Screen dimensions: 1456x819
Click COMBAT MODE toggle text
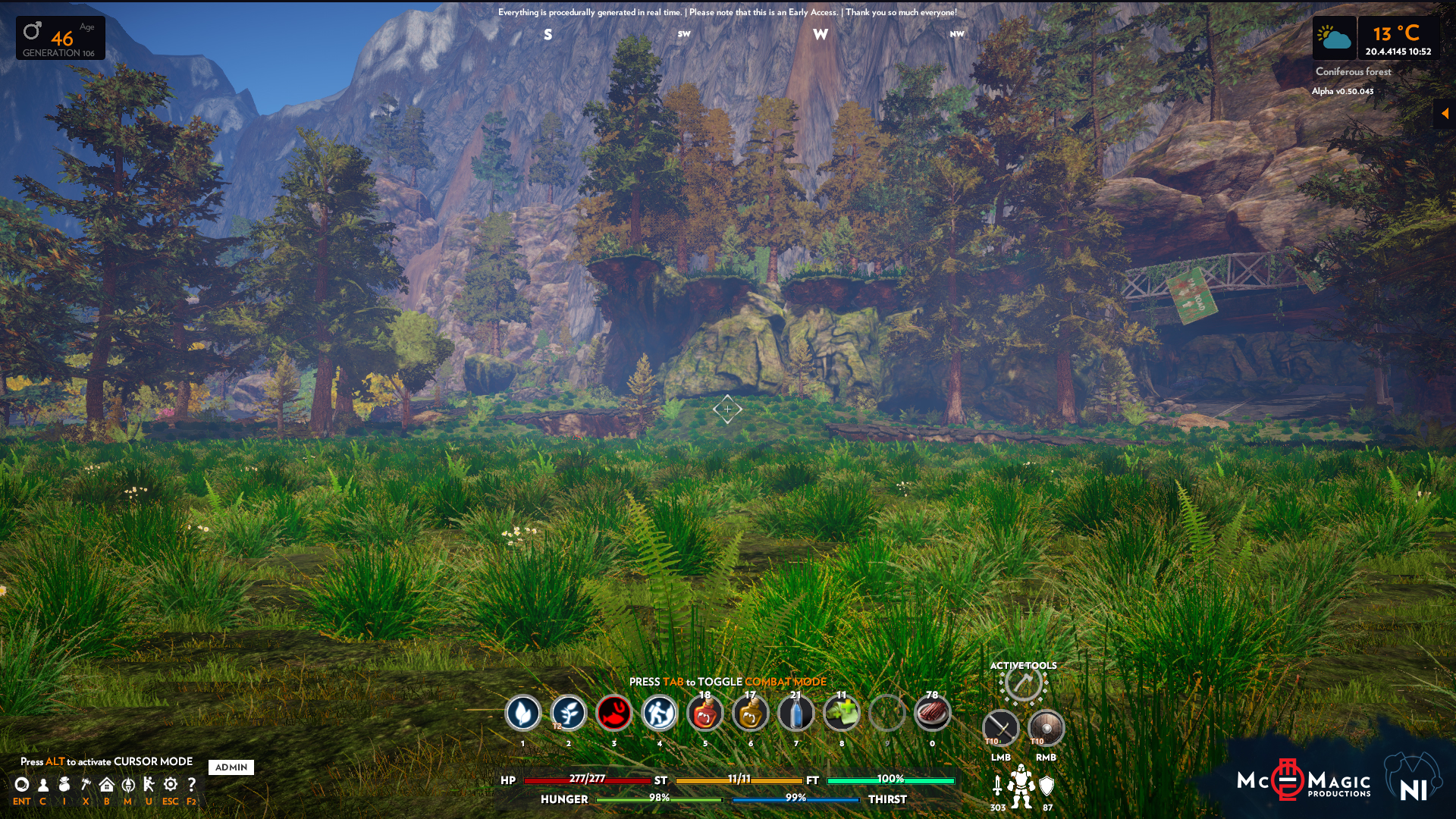786,682
